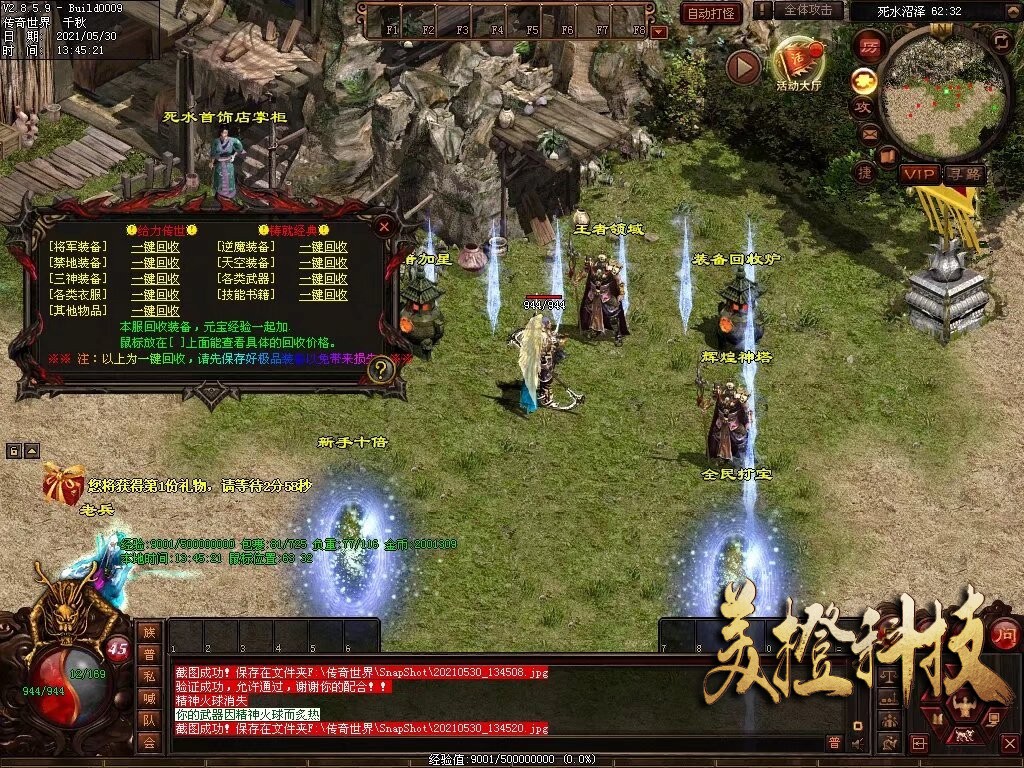Click the round play arrow button
1024x768 pixels.
743,67
